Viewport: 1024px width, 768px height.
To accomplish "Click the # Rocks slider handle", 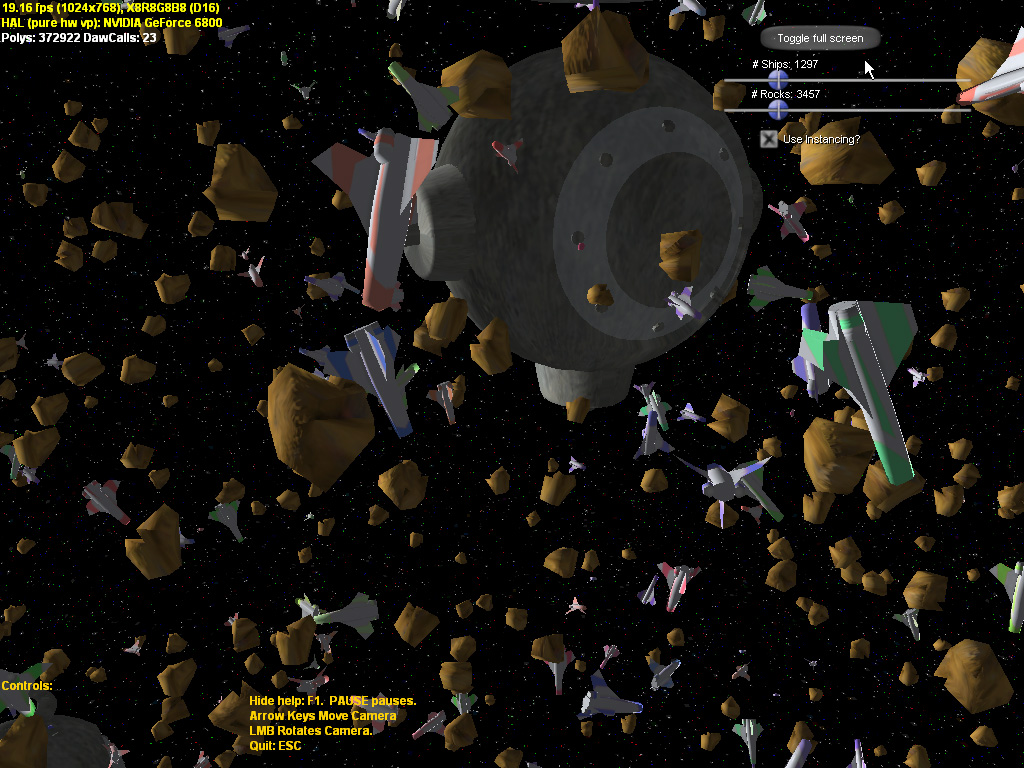I will coord(778,109).
